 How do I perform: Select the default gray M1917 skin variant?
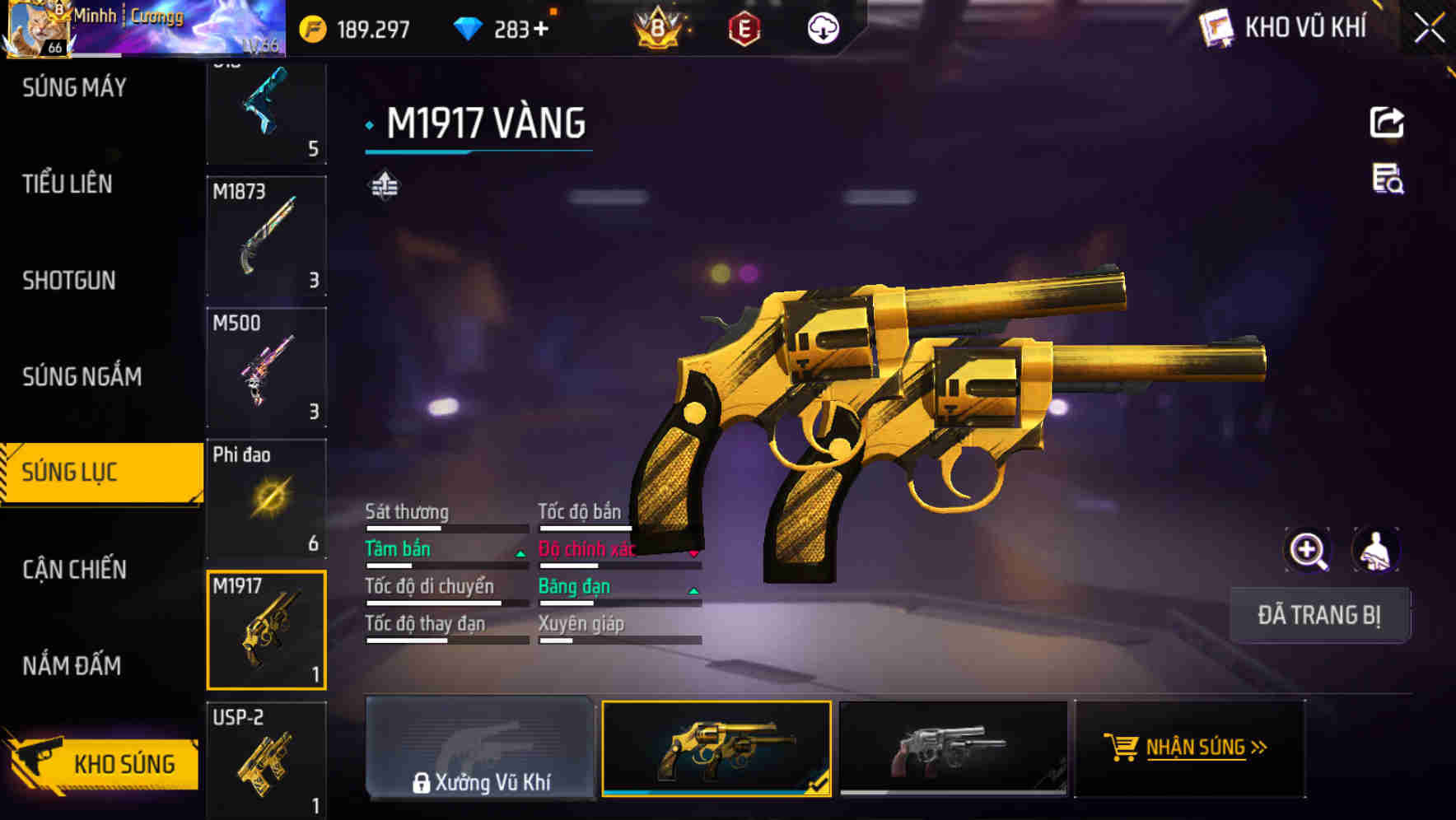(954, 749)
